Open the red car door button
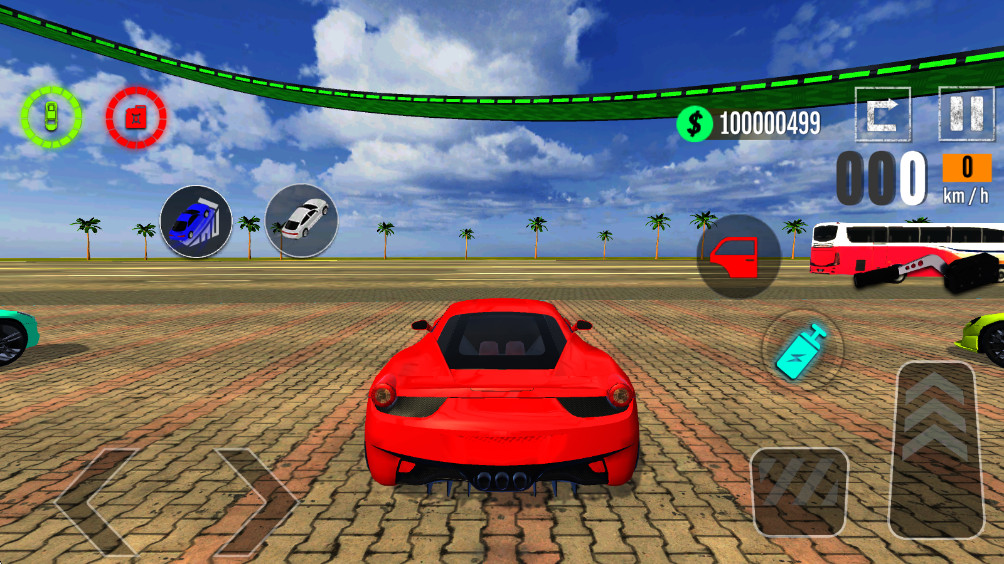The height and width of the screenshot is (564, 1004). click(739, 257)
